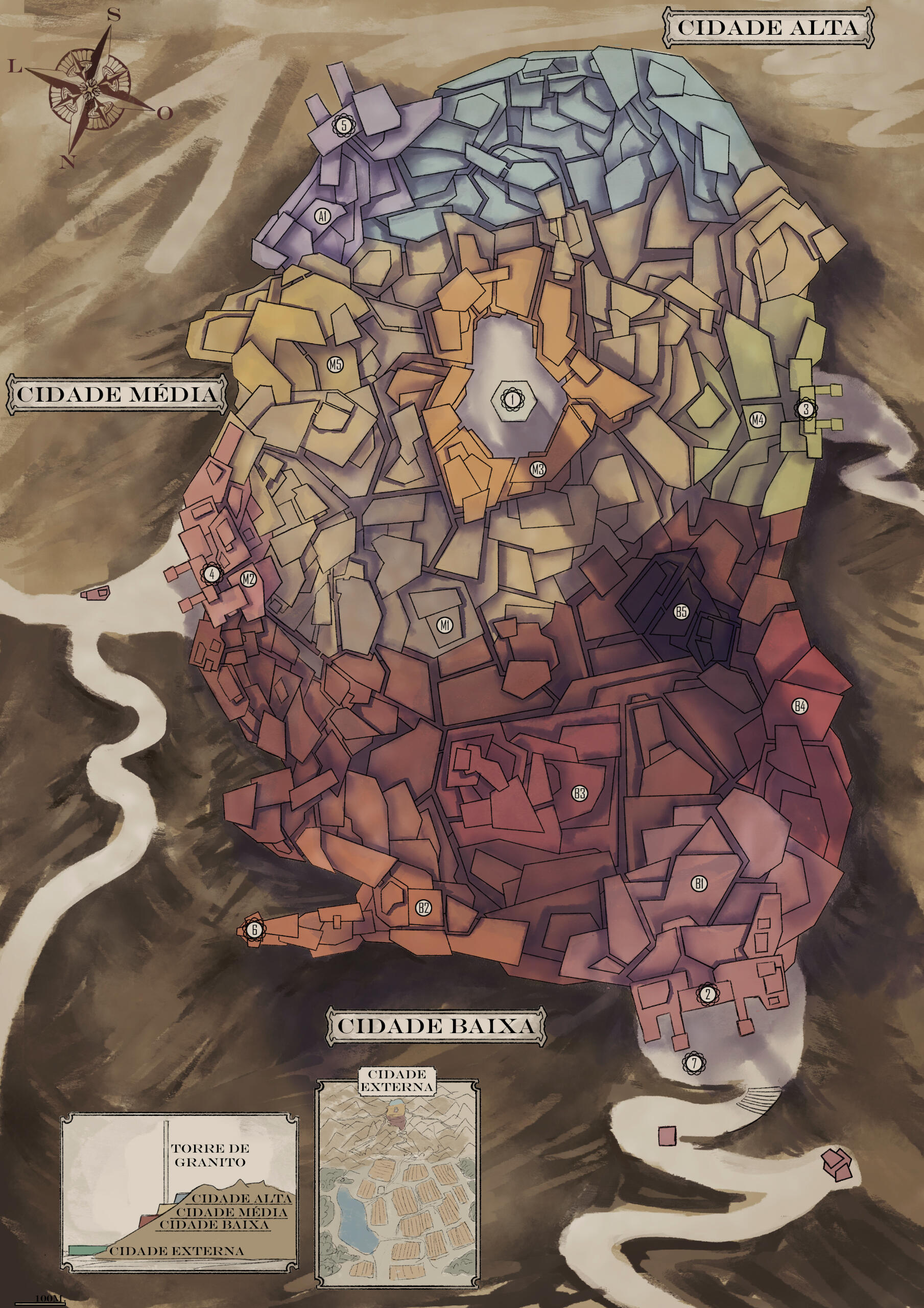
Task: Click the numbered marker 1 at the central plaza
Action: click(x=512, y=400)
